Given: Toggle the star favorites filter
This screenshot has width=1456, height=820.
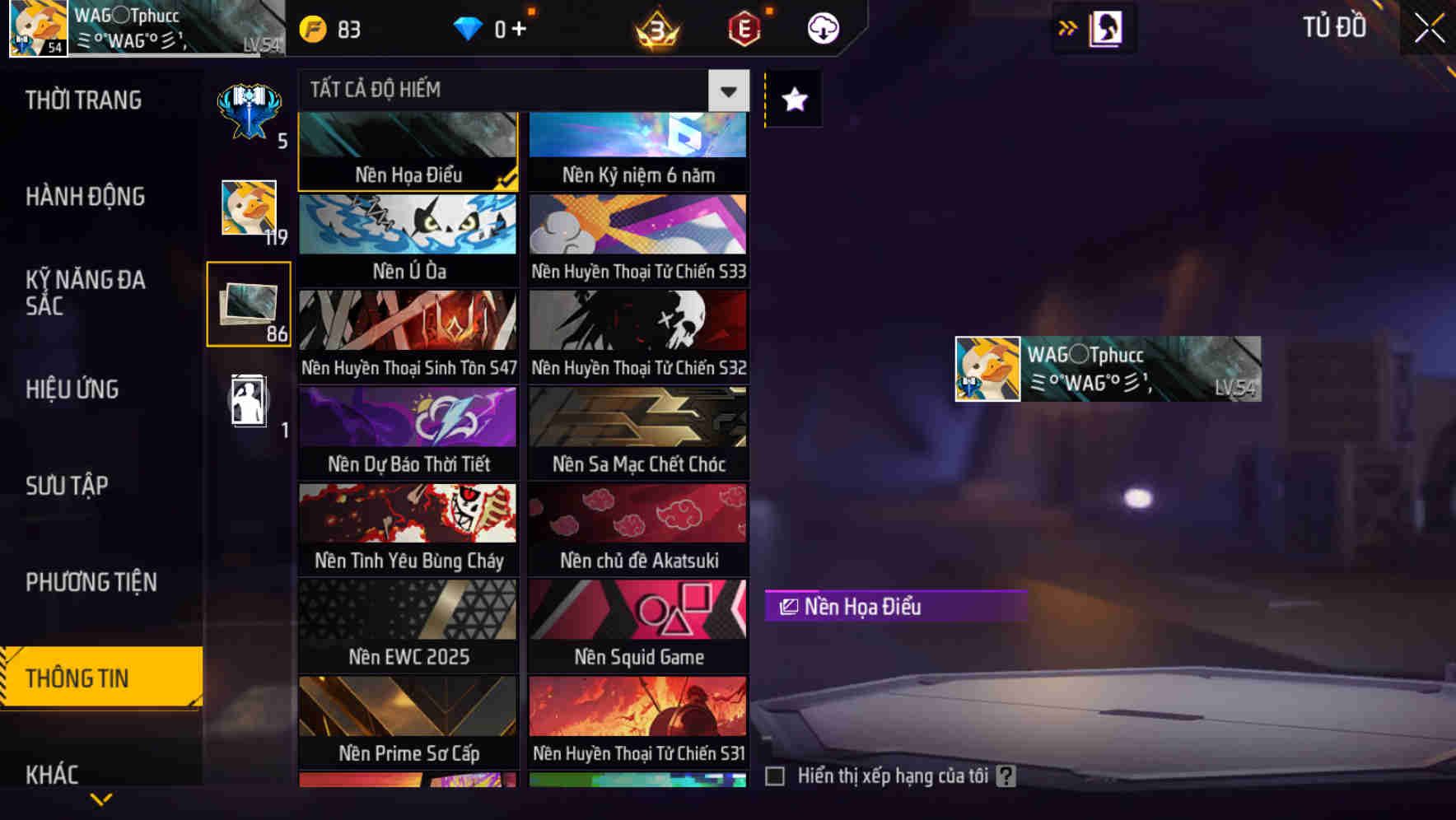Looking at the screenshot, I should [x=792, y=100].
